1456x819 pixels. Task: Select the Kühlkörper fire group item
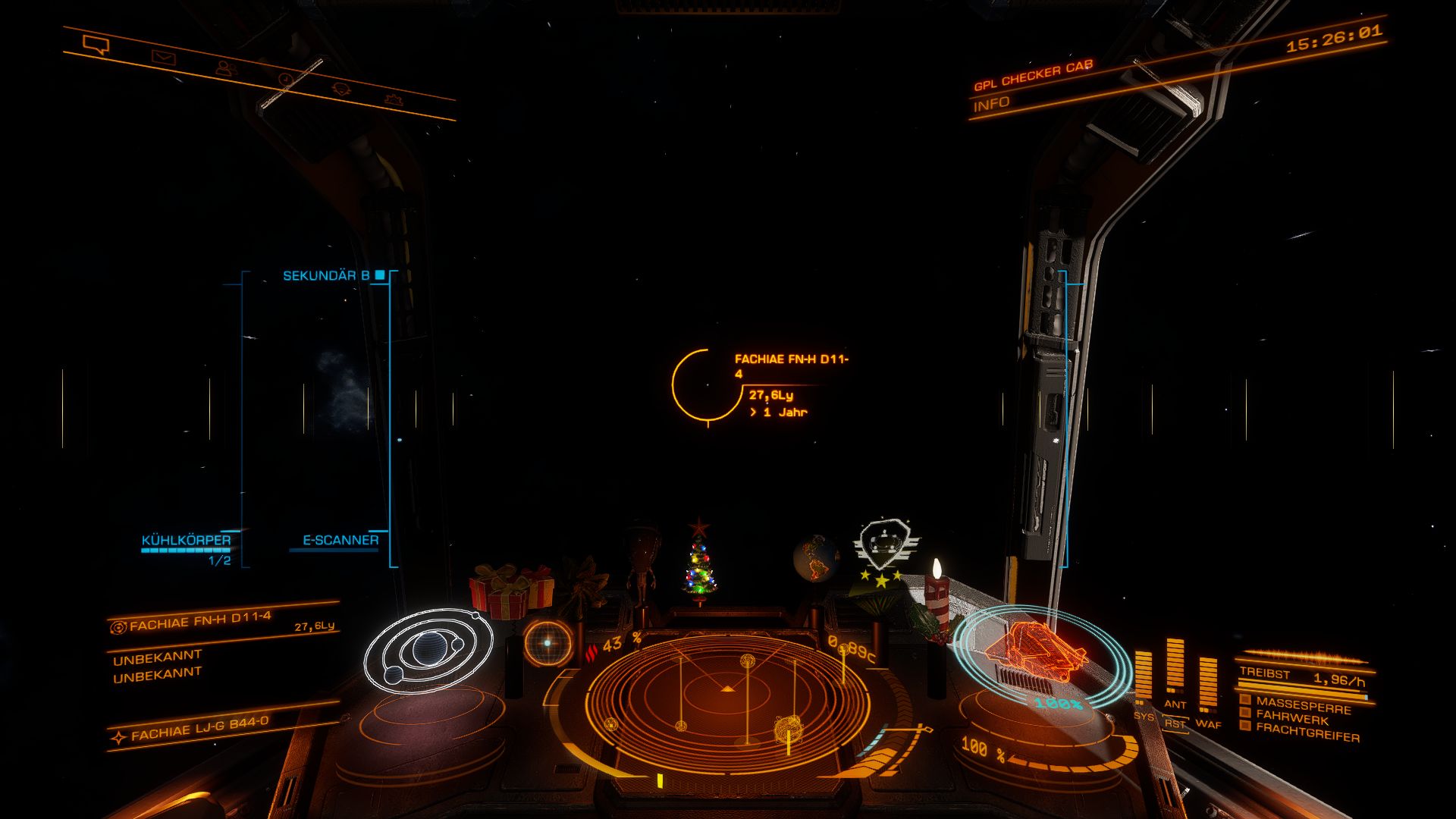click(x=186, y=541)
